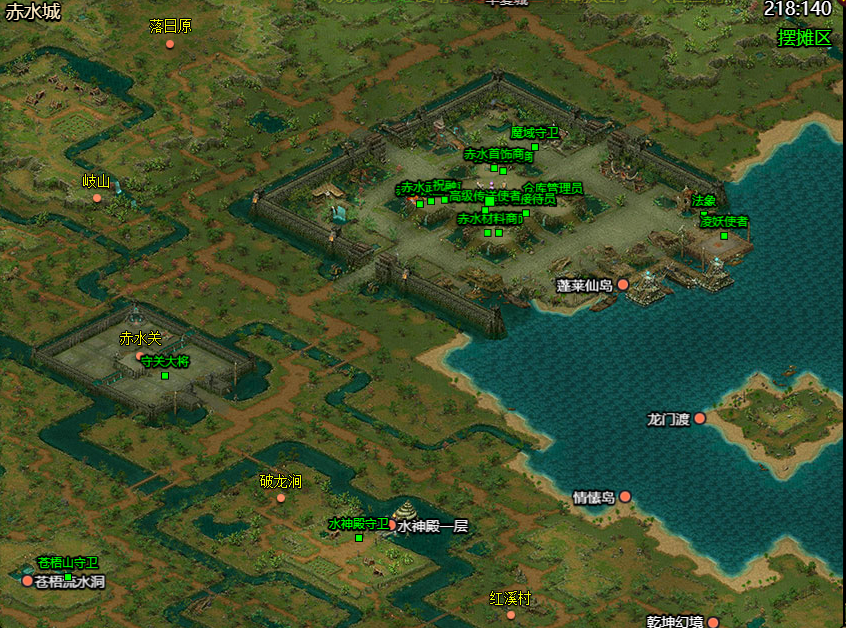846x628 pixels.
Task: Select the 水神殿守卫 NPC marker
Action: pos(359,538)
